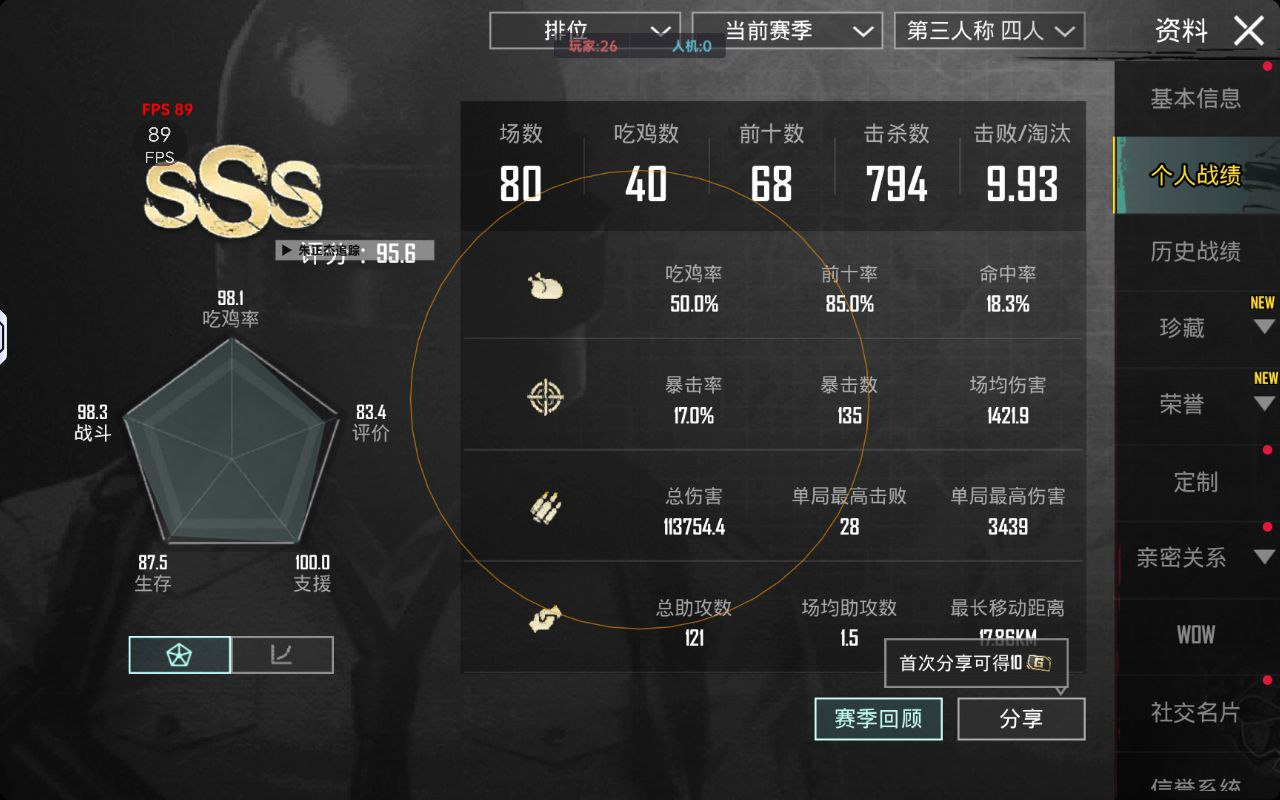This screenshot has width=1280, height=800.
Task: Open the 基本信息 tab
Action: click(x=1196, y=99)
